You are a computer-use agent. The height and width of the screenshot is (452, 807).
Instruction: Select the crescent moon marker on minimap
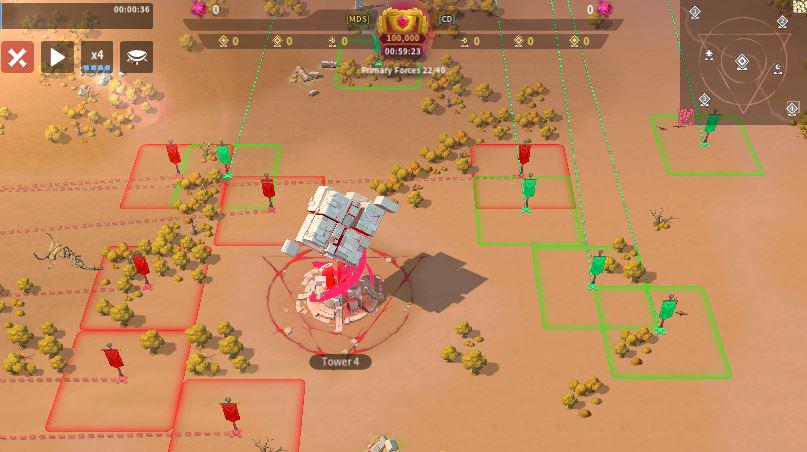pos(777,69)
